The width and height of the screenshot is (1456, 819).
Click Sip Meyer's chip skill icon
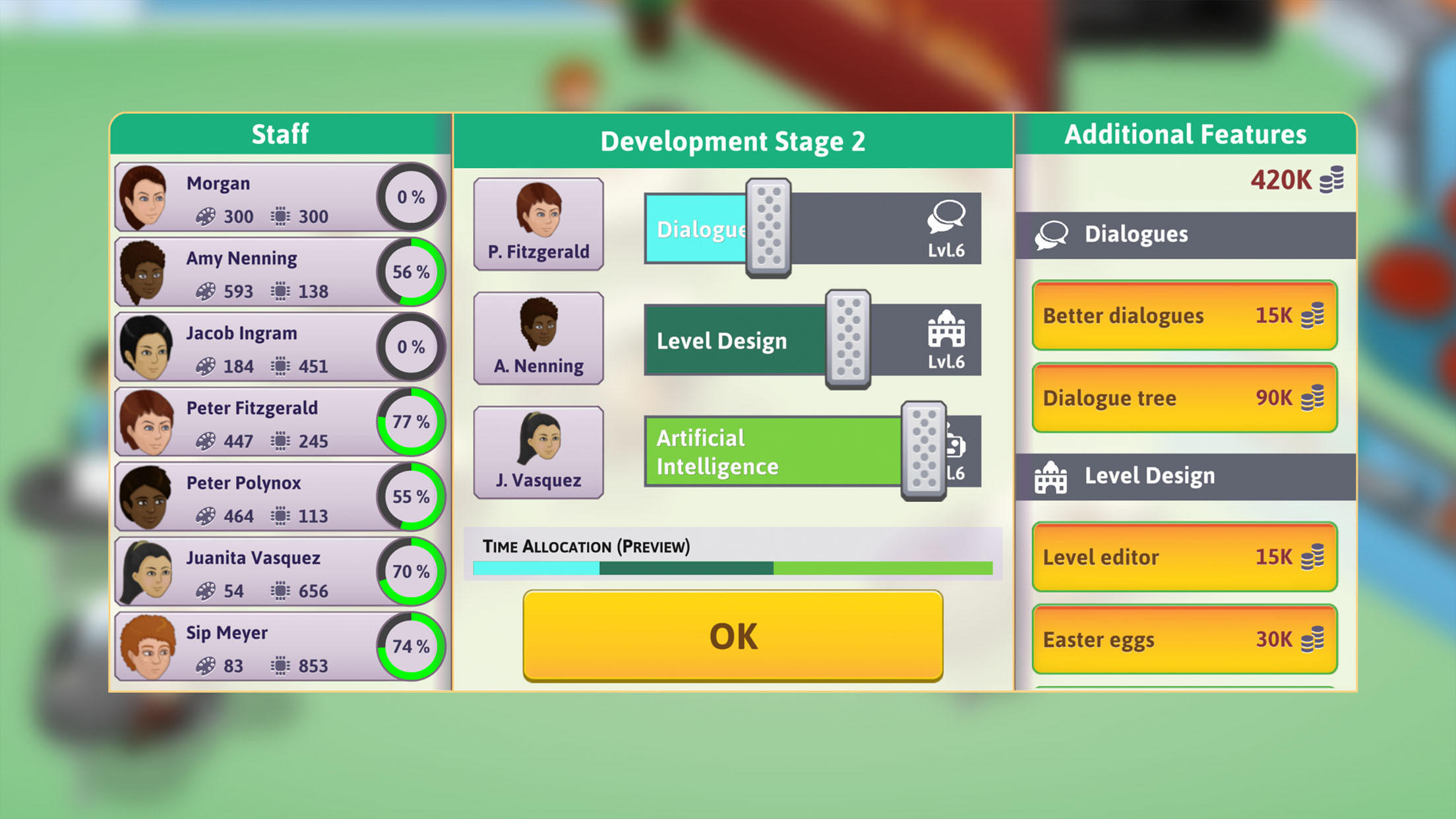coord(280,665)
